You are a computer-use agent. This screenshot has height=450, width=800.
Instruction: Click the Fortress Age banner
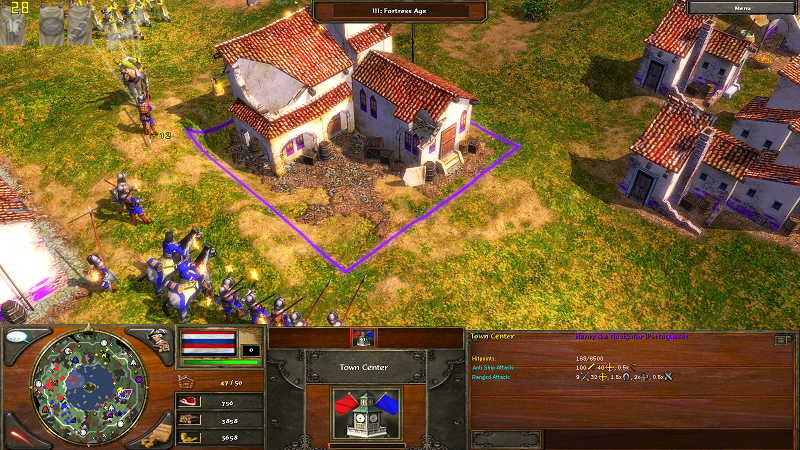(x=400, y=11)
